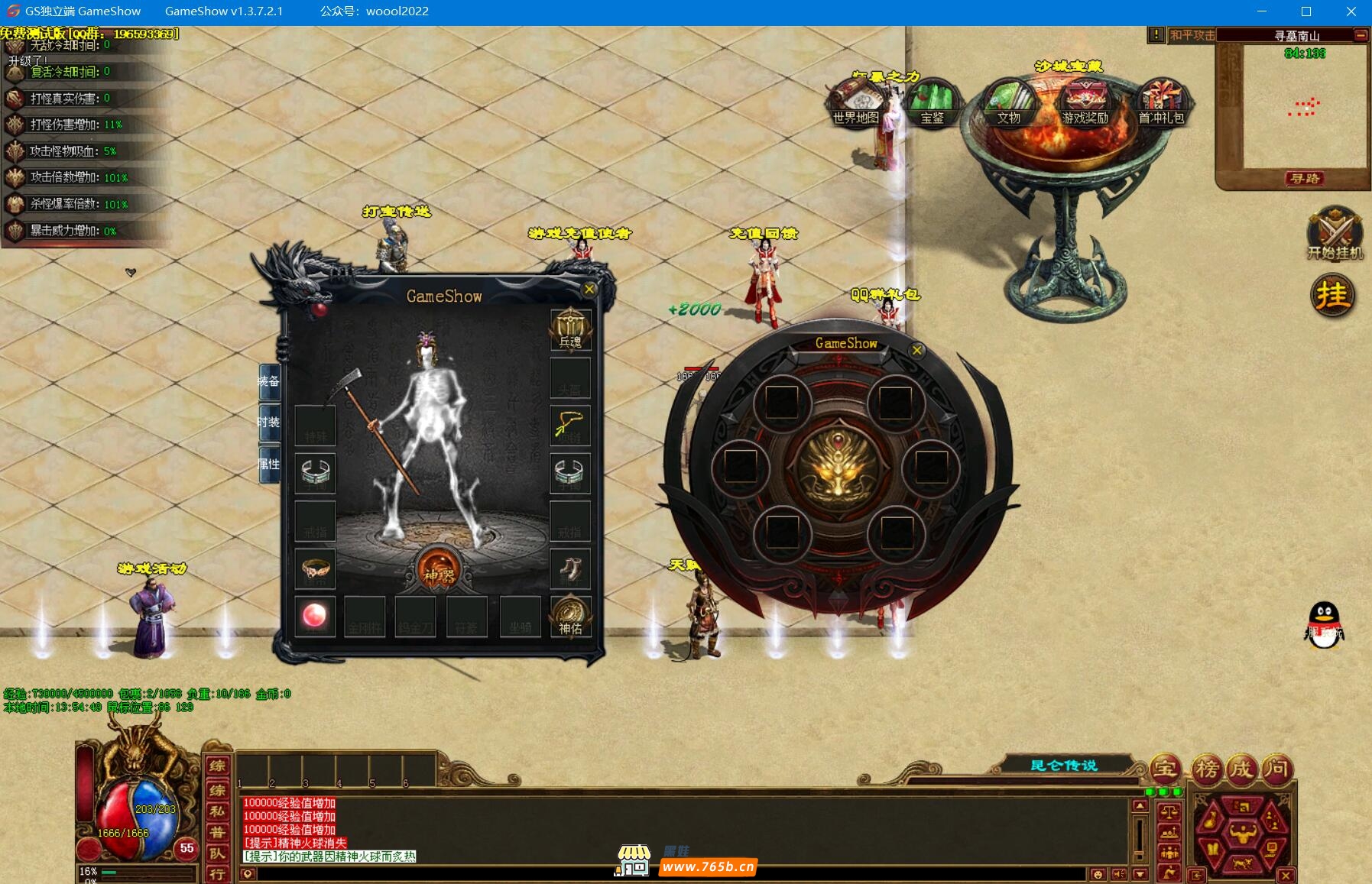Select the red orb equipment slot
Image resolution: width=1372 pixels, height=884 pixels.
[315, 615]
